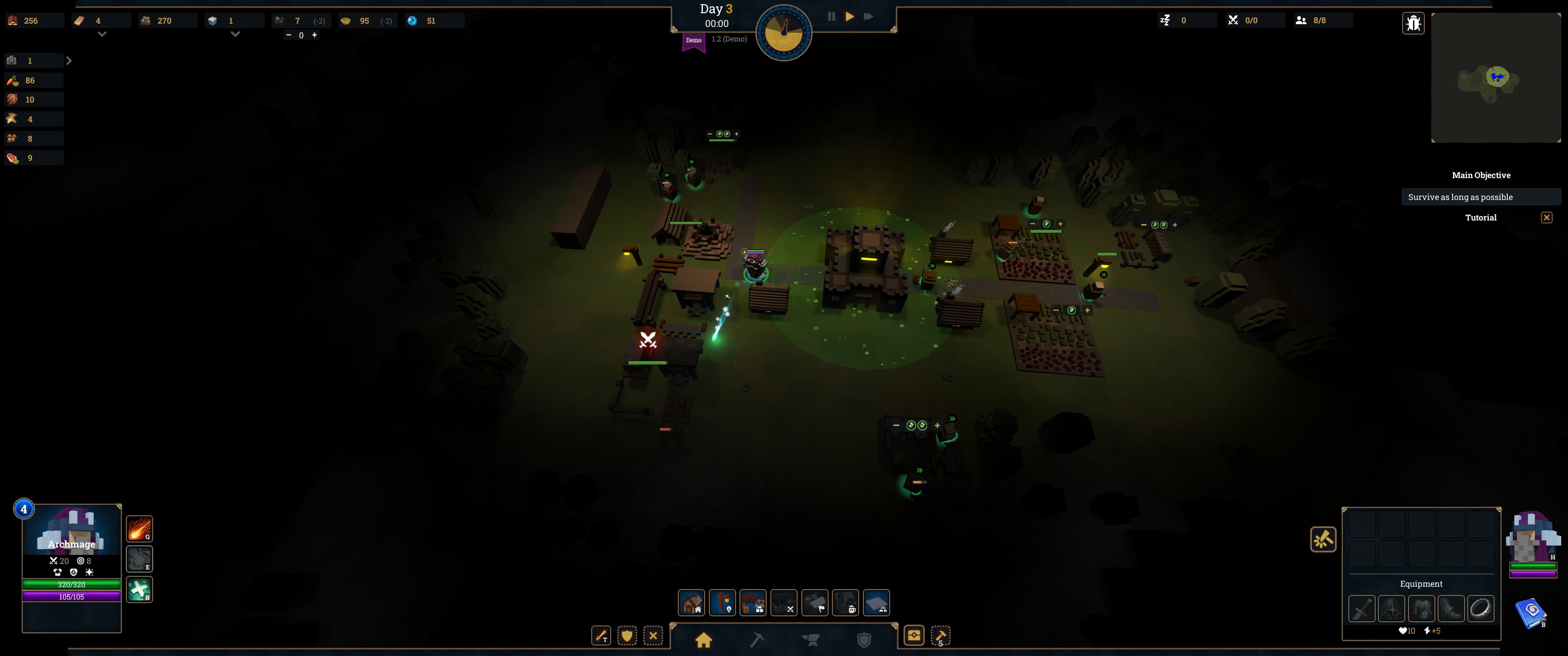Pick the stone road tile building
Viewport: 1568px width, 656px height.
coord(877,602)
